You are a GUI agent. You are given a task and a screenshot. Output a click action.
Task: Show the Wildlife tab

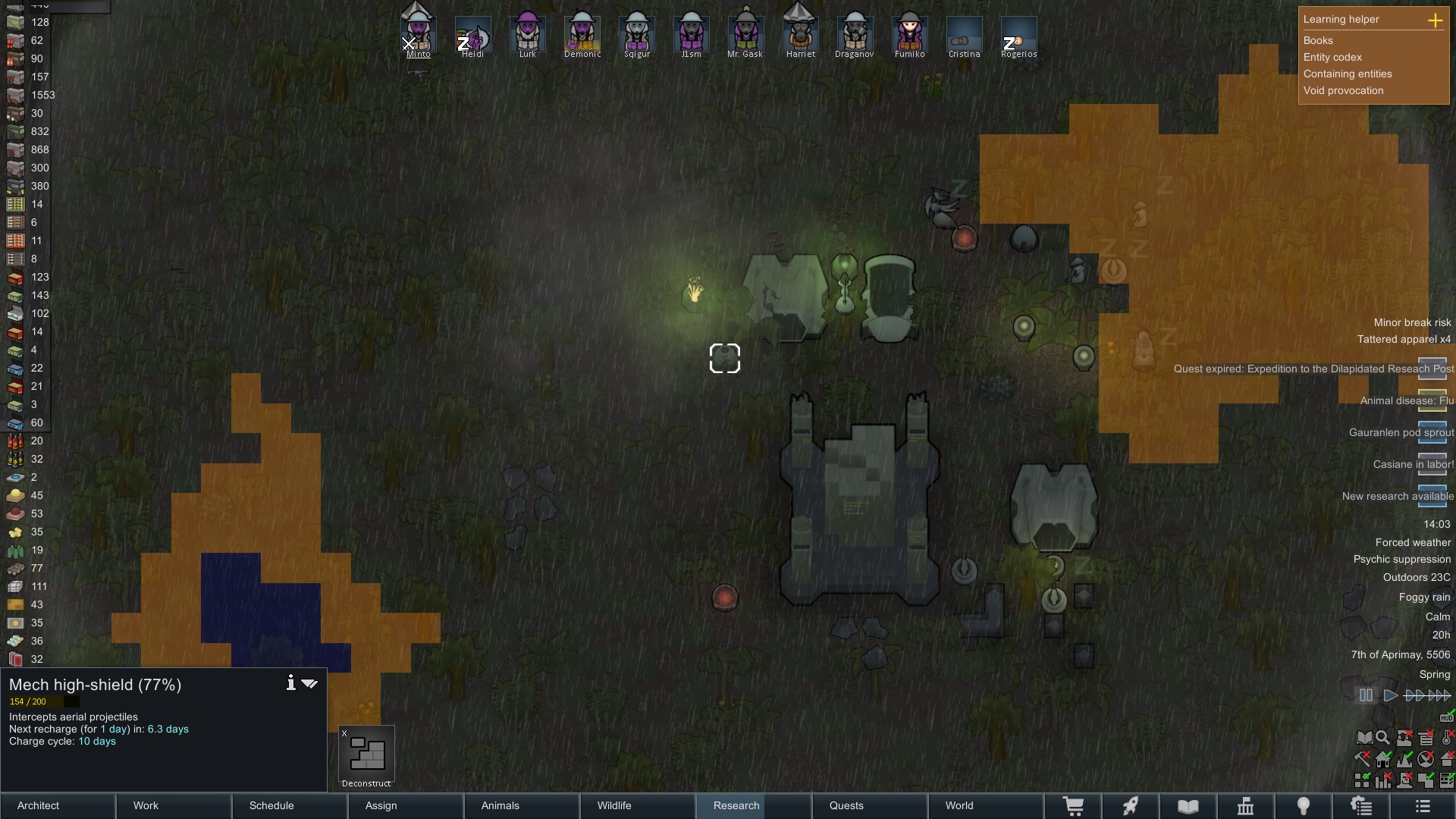click(x=614, y=805)
